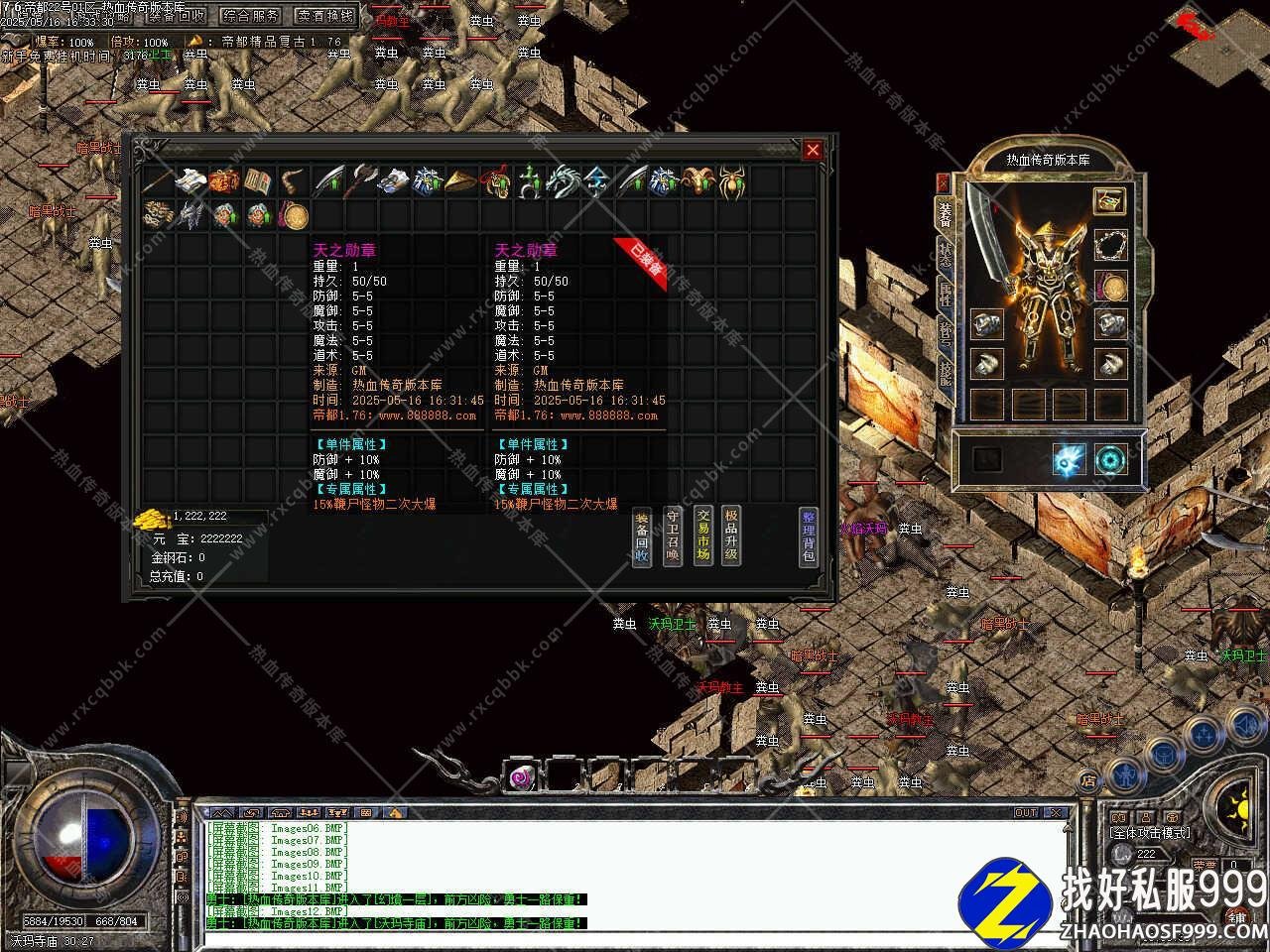
Task: Select the straw hat item
Action: [x=460, y=182]
